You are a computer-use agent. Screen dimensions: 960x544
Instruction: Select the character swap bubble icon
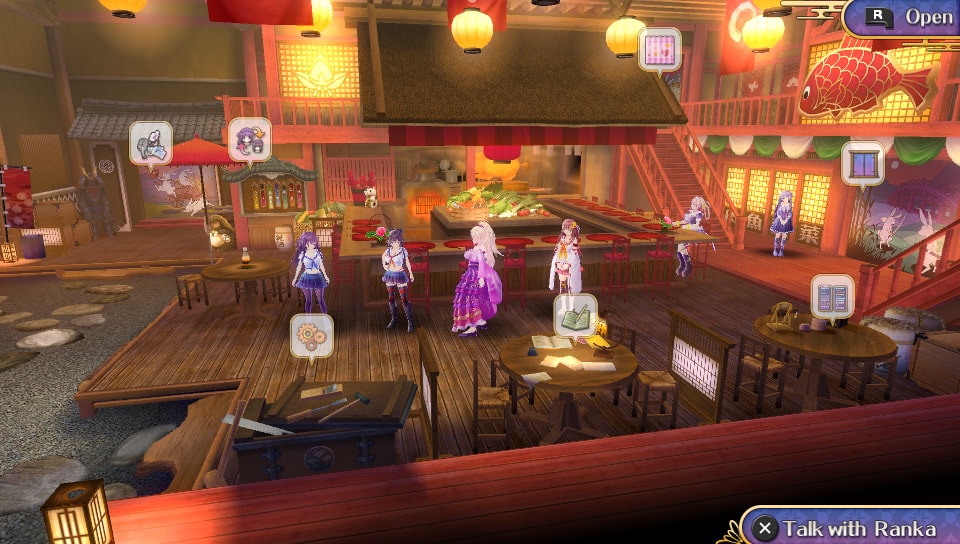coord(249,140)
